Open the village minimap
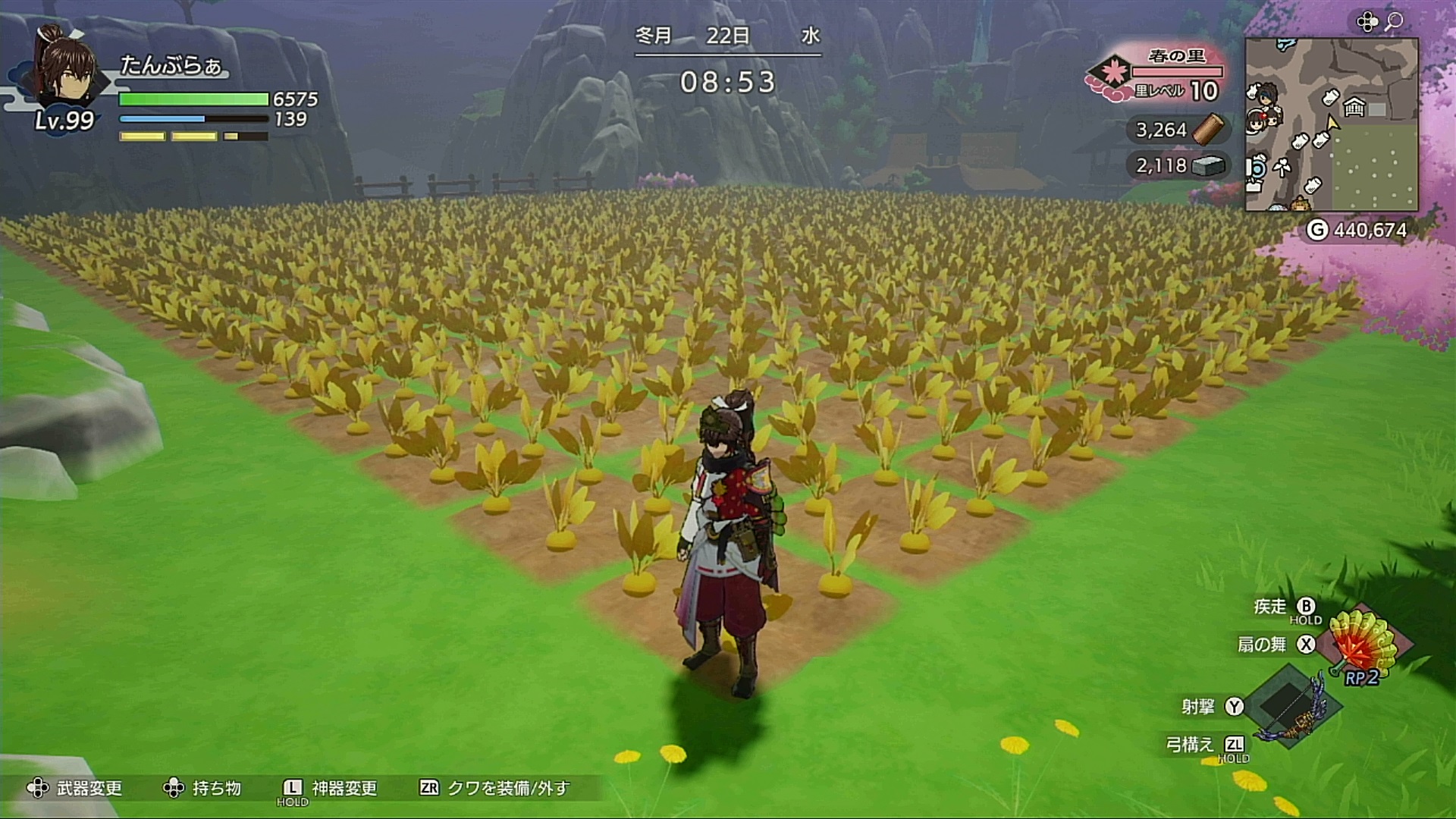The height and width of the screenshot is (819, 1456). pos(1331,125)
